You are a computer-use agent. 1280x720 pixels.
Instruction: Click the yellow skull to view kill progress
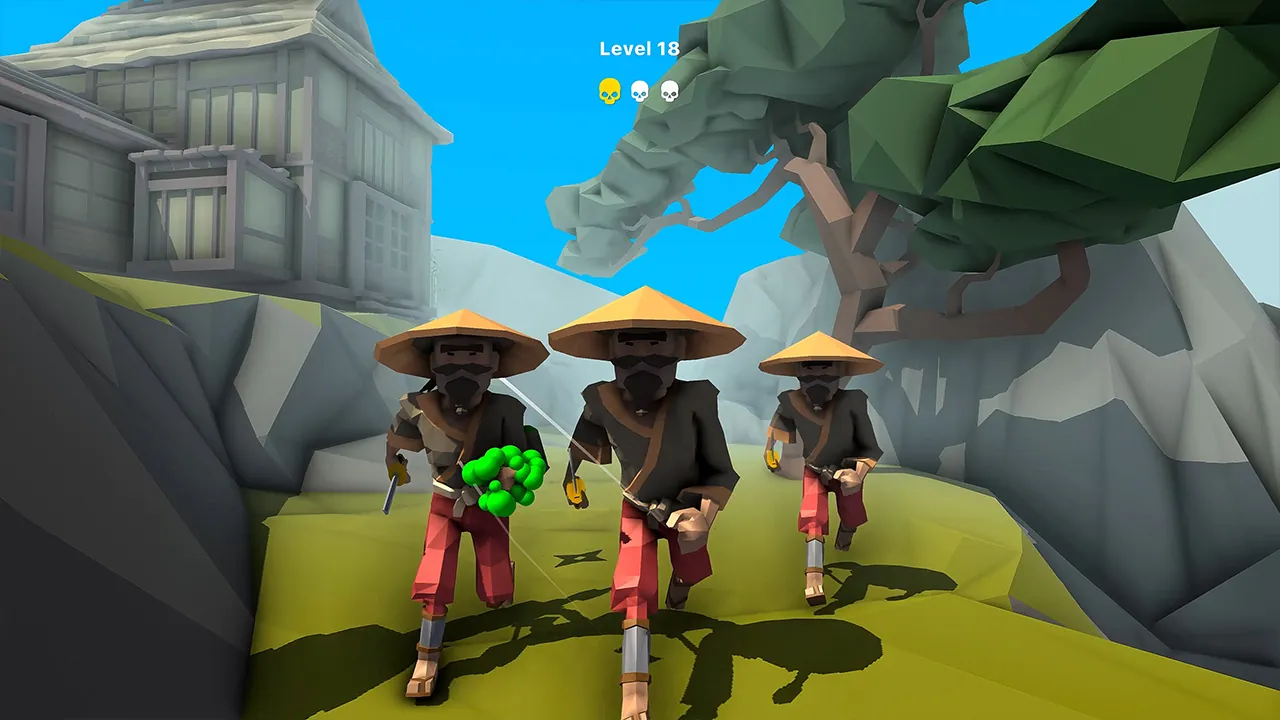pos(608,89)
